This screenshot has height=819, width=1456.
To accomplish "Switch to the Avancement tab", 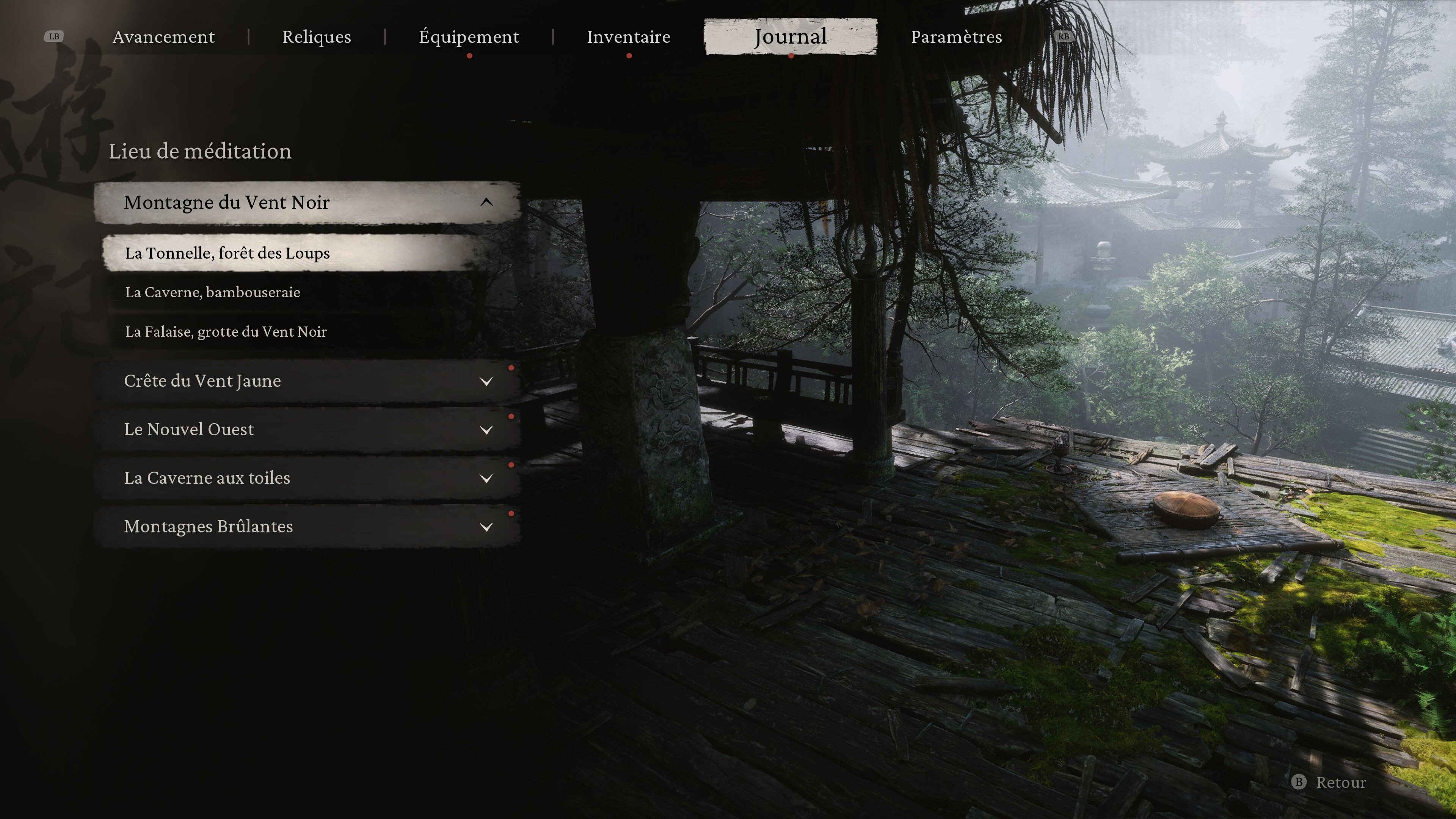I will coord(163,37).
